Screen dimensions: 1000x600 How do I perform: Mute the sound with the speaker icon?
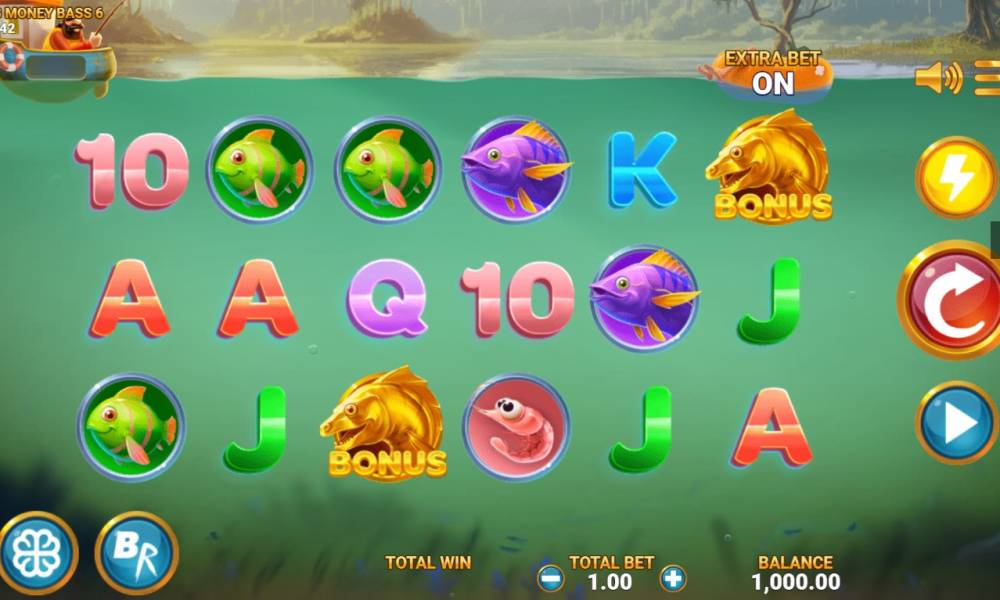[x=937, y=78]
